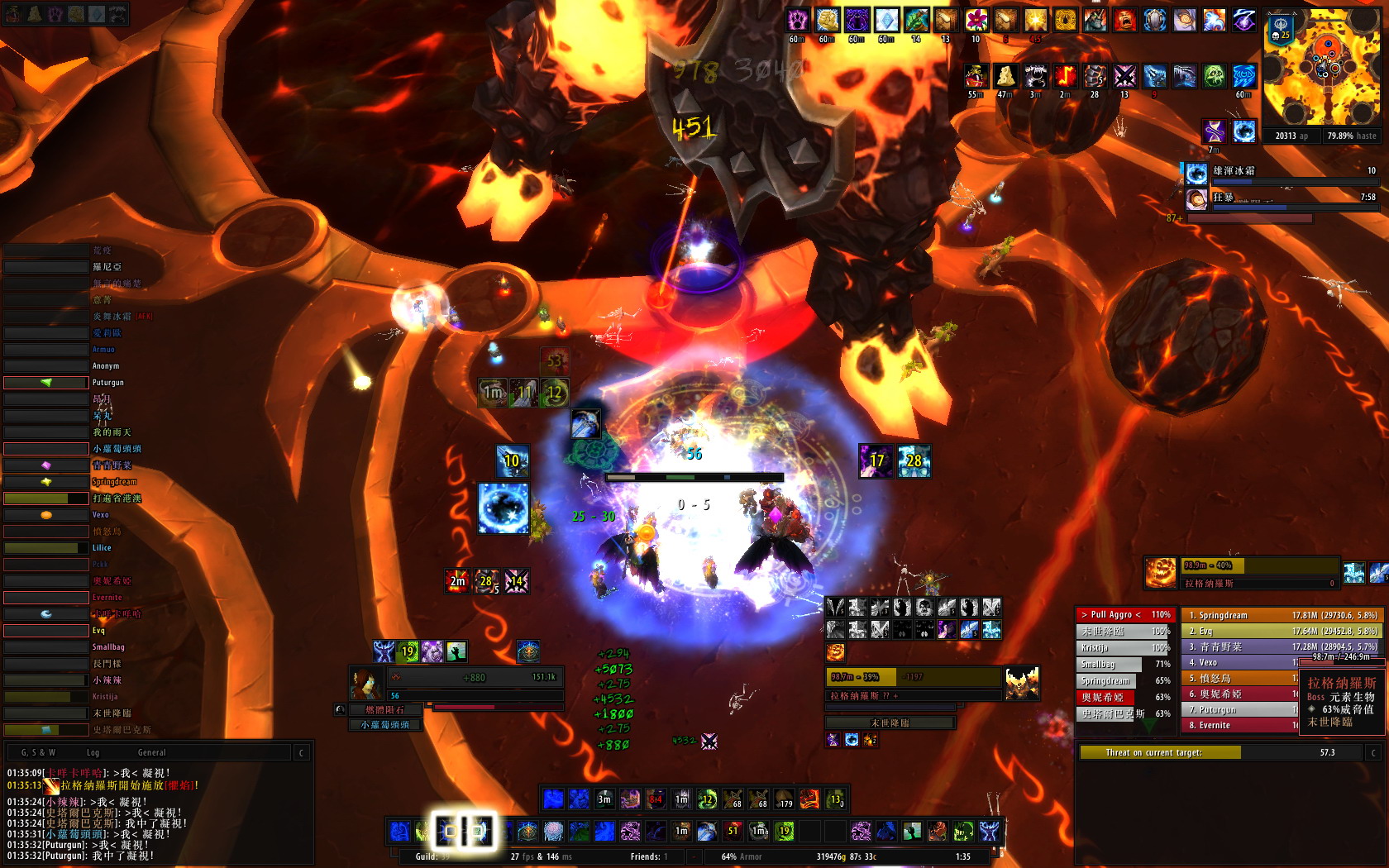Click the 懼焰 spell icon in the chat log message

click(51, 788)
